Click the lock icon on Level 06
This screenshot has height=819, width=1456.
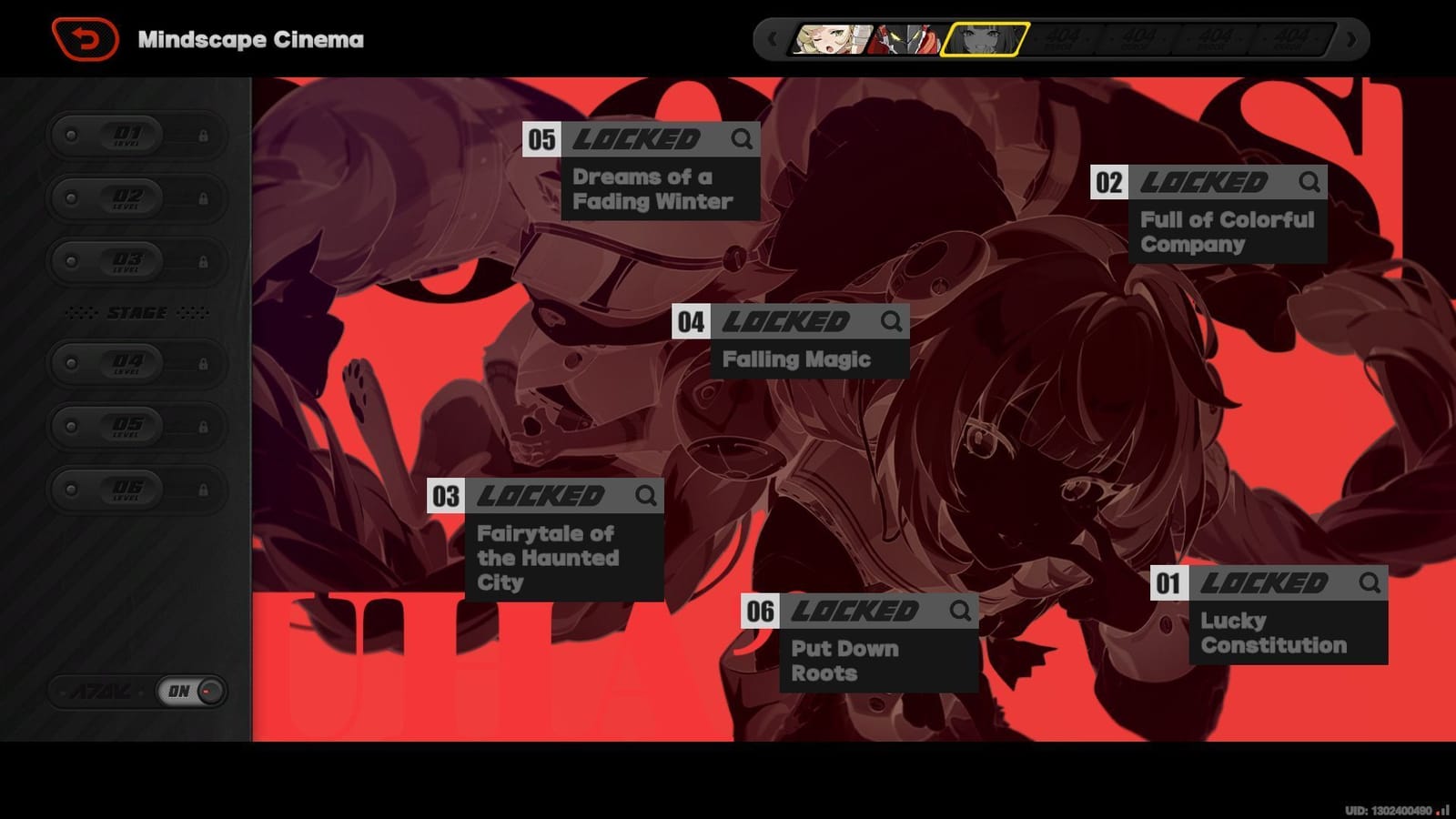(x=202, y=489)
